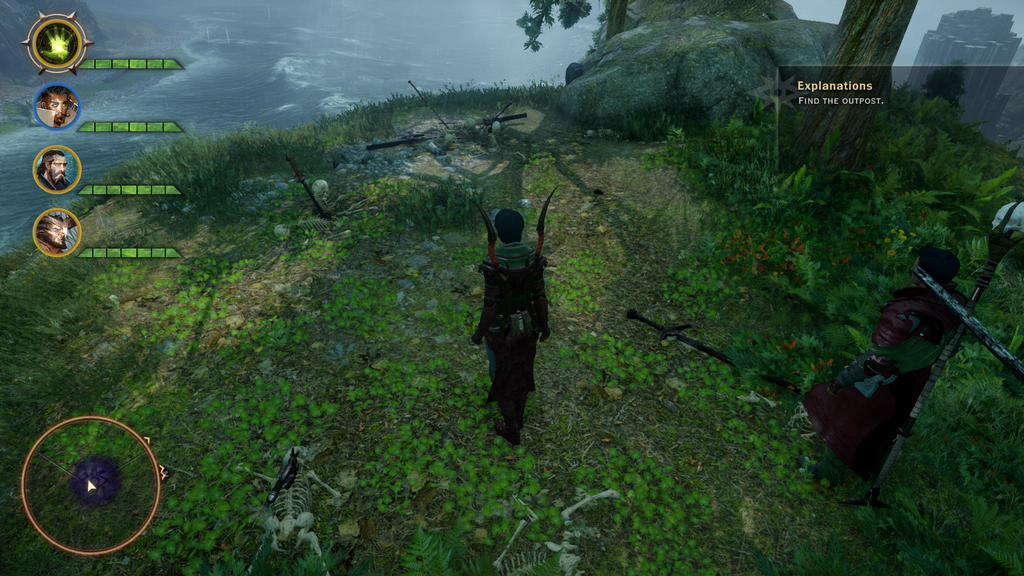Image resolution: width=1024 pixels, height=576 pixels.
Task: Select the blue-ringed mustached companion portrait
Action: coord(57,106)
